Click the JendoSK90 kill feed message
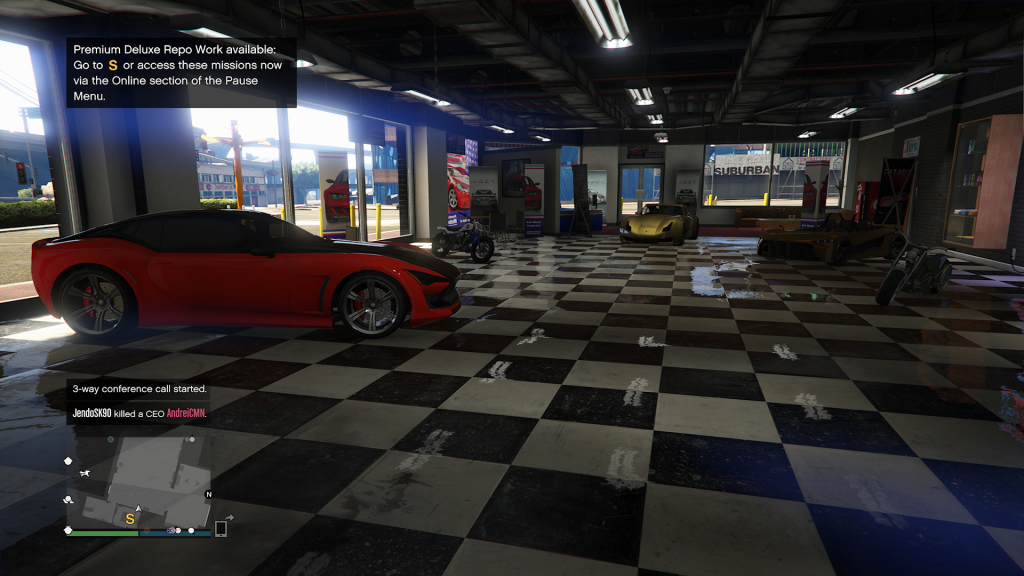 137,411
